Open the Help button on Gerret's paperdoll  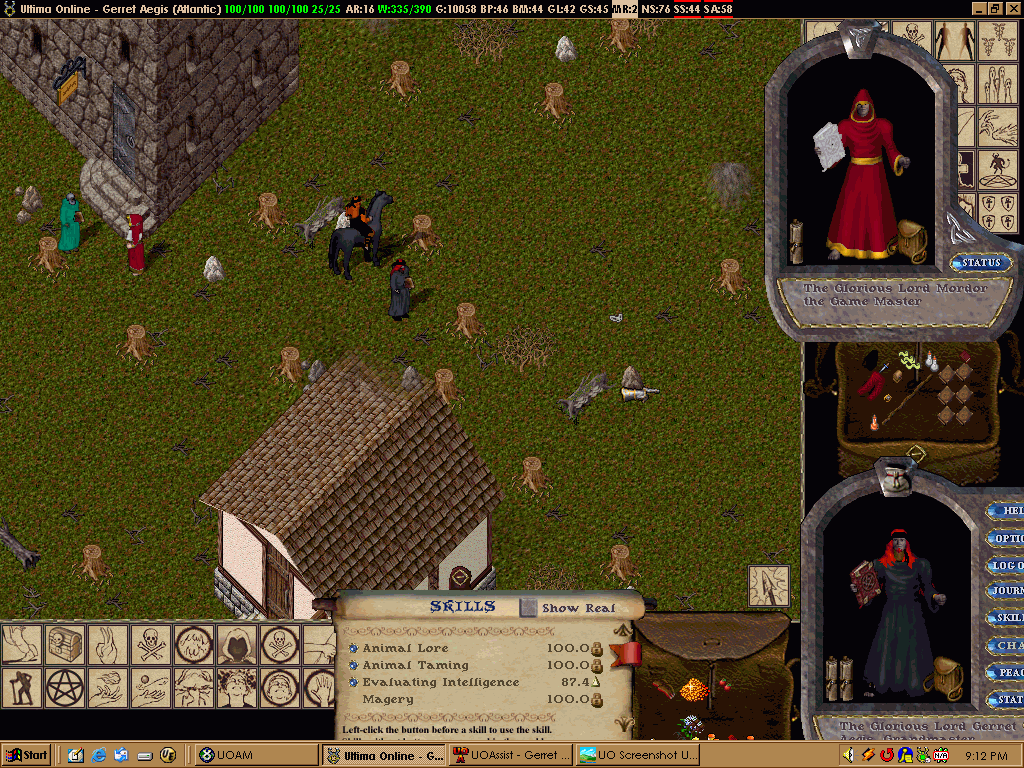click(1008, 511)
